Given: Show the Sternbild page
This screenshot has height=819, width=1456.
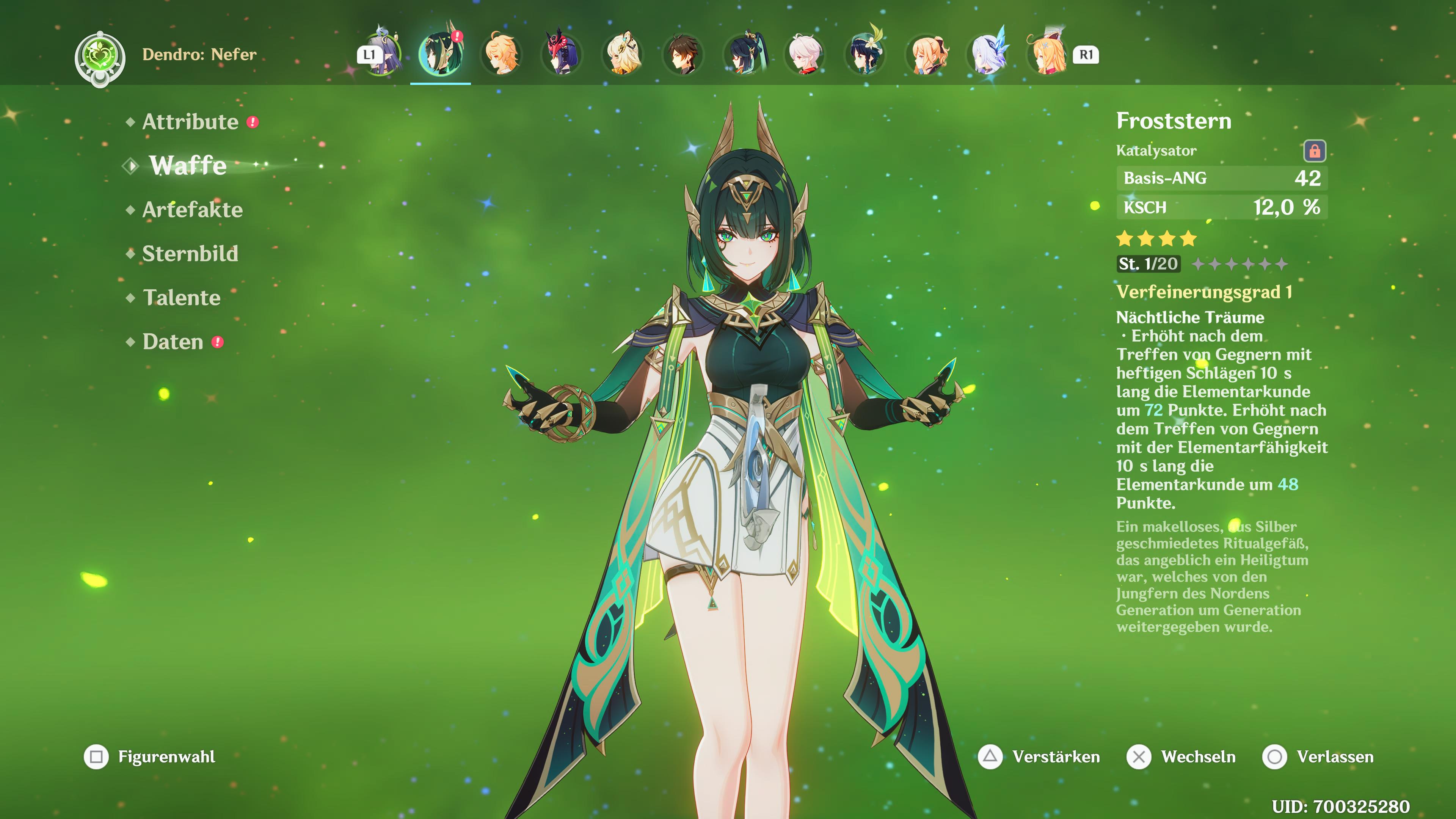Looking at the screenshot, I should (x=190, y=254).
